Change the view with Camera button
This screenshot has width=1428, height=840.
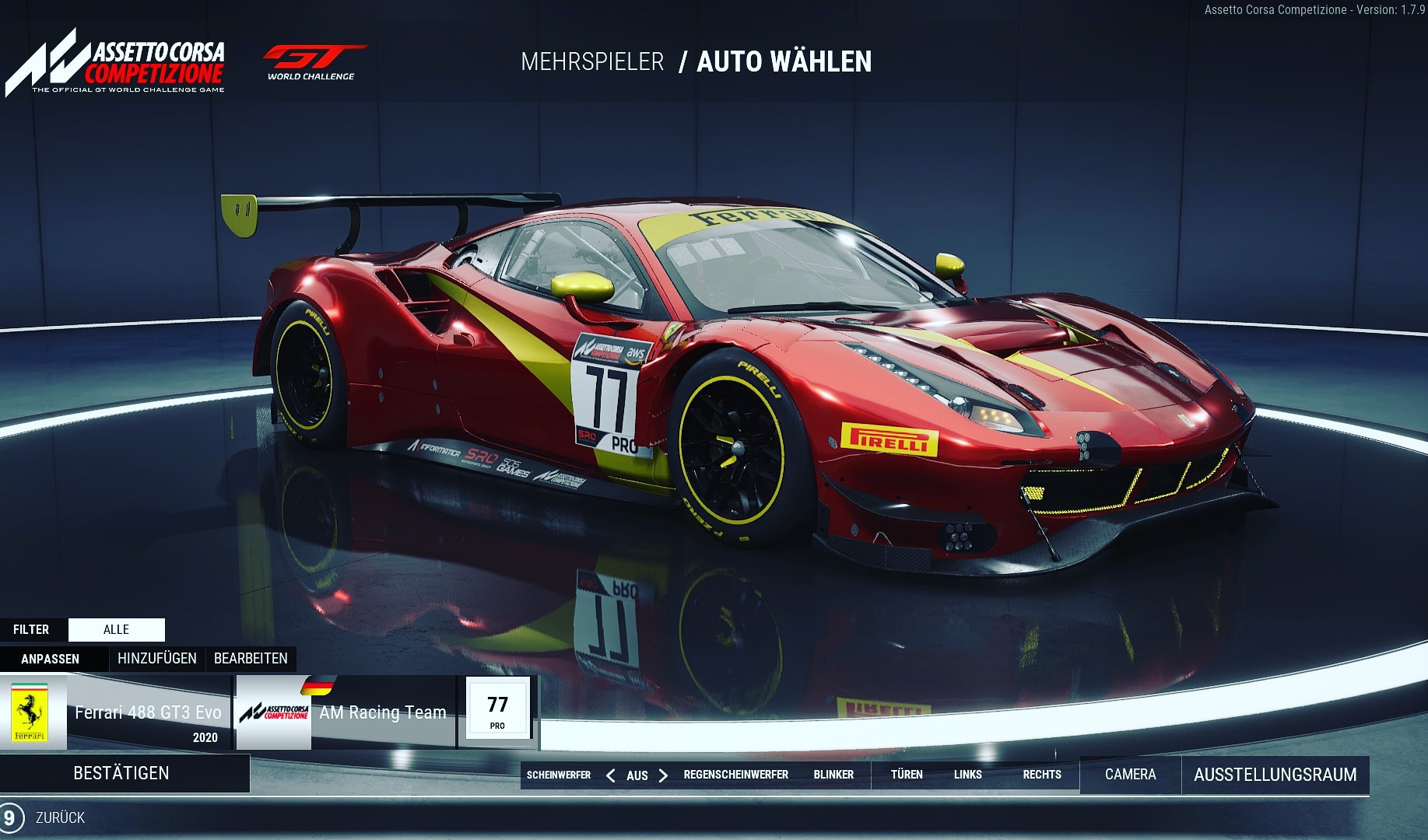tap(1130, 775)
